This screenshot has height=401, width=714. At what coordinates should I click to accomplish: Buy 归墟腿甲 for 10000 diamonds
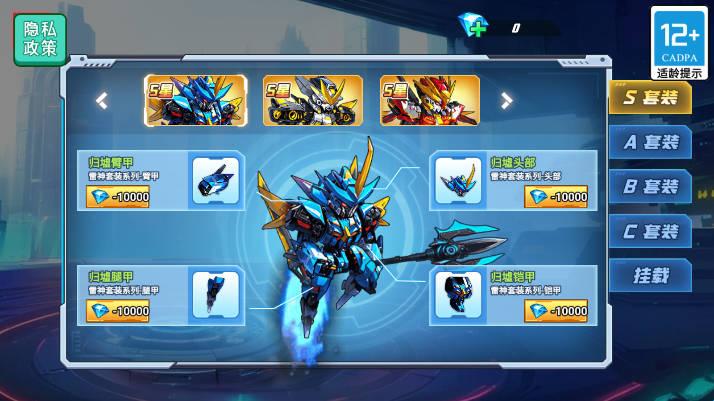[119, 311]
